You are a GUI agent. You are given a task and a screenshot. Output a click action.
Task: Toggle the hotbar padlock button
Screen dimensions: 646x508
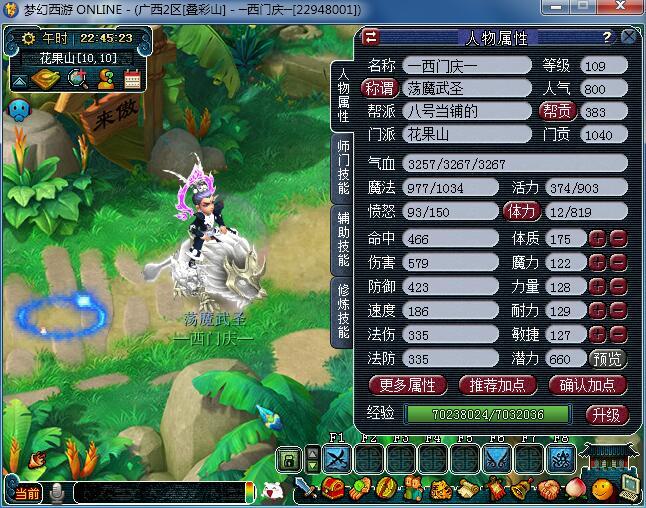point(288,460)
